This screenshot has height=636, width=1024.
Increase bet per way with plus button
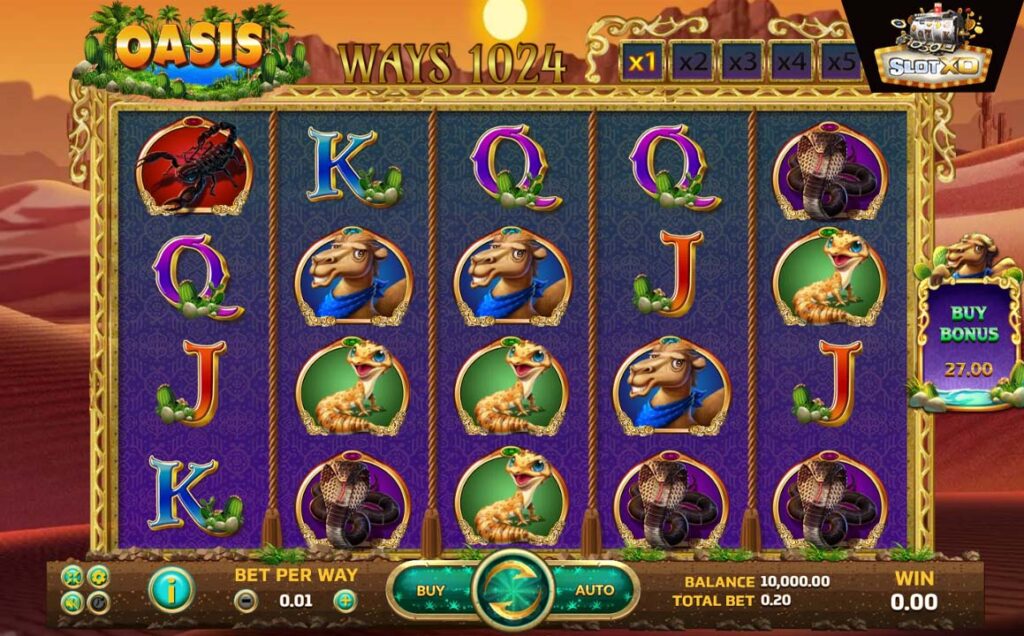[345, 602]
